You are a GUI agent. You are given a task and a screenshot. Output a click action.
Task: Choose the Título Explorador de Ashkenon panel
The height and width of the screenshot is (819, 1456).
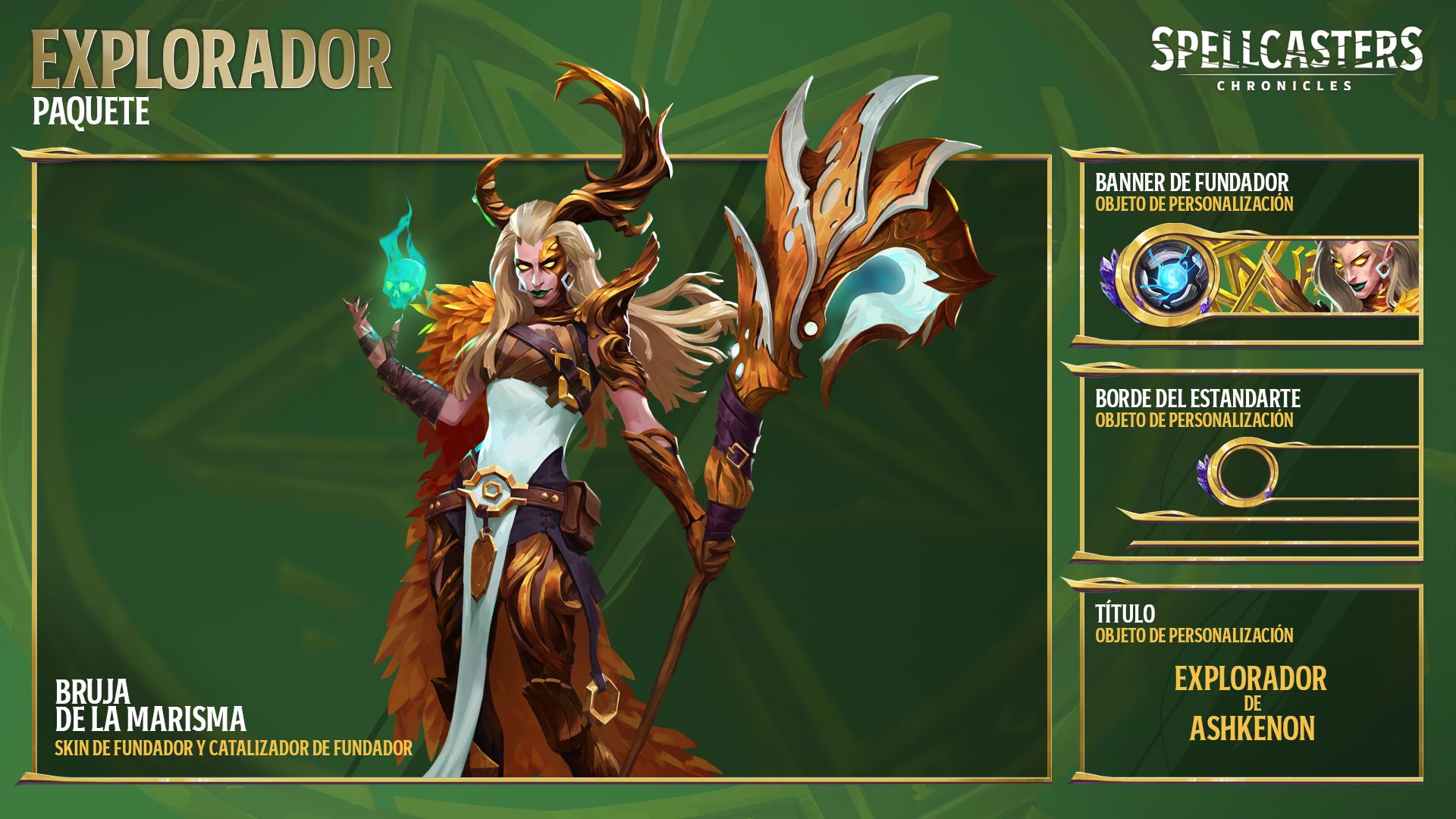pos(1250,681)
